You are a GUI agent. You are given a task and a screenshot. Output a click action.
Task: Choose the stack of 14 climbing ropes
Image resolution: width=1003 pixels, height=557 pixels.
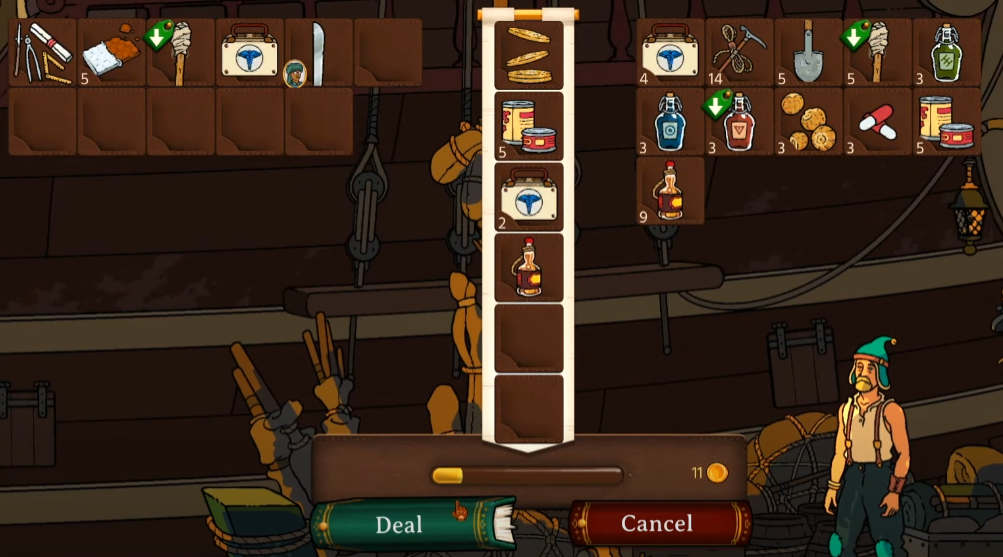(740, 52)
